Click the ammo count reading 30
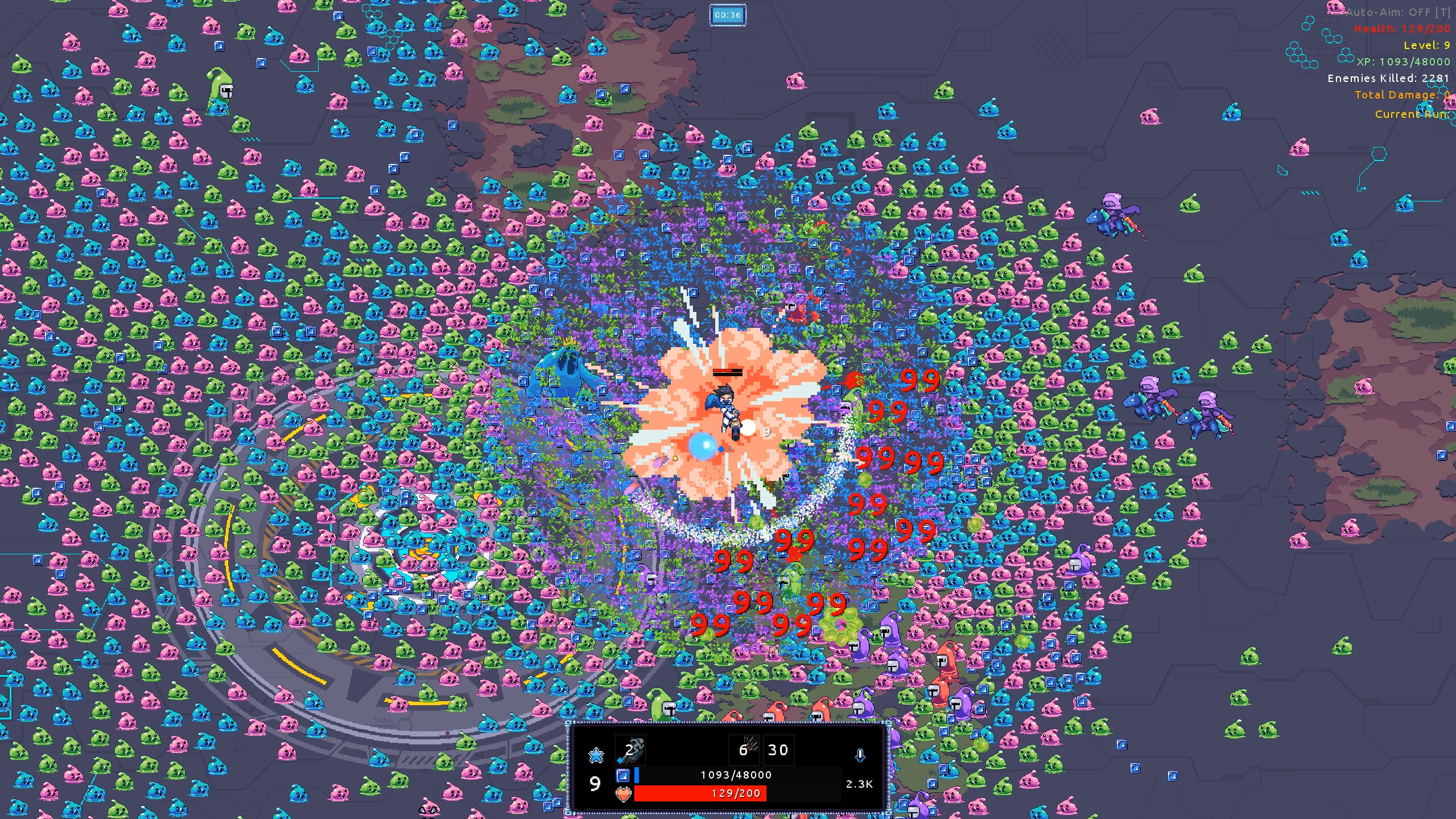 pyautogui.click(x=778, y=751)
